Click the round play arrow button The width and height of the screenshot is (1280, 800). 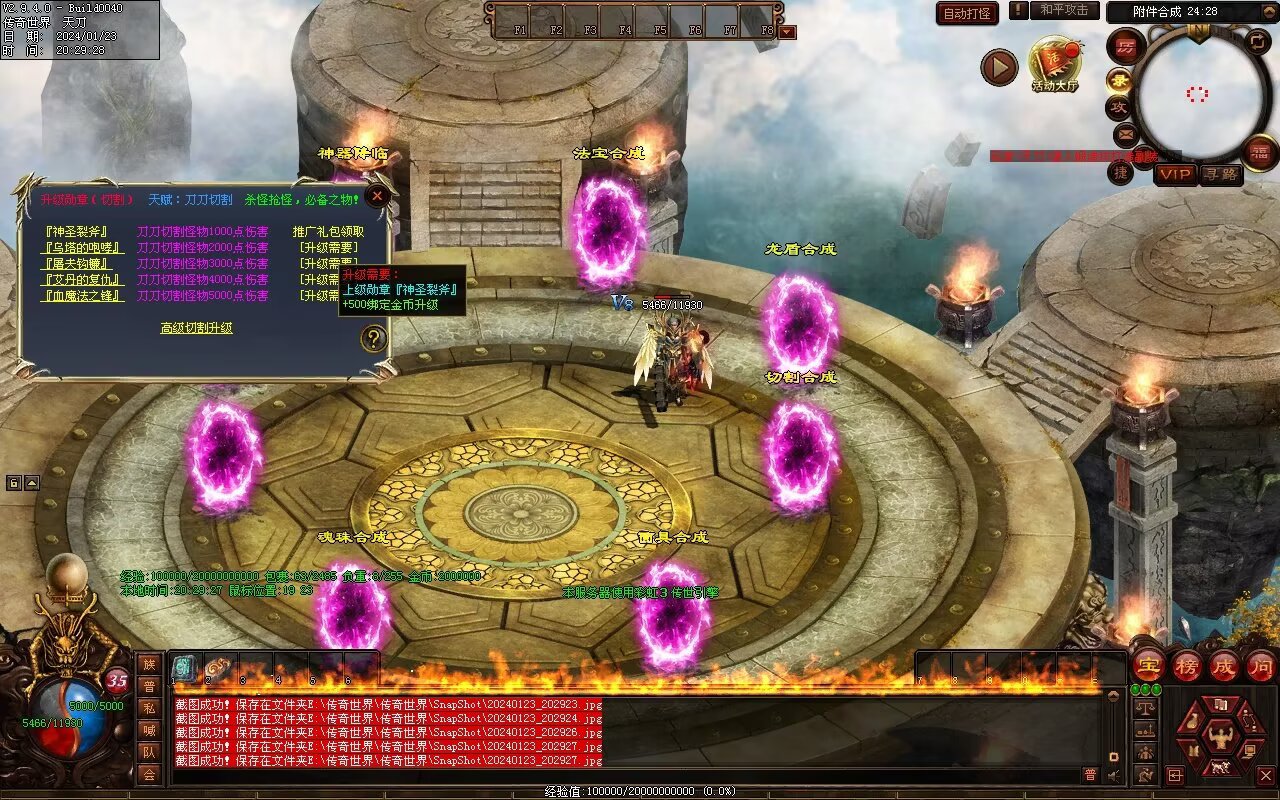pyautogui.click(x=998, y=67)
